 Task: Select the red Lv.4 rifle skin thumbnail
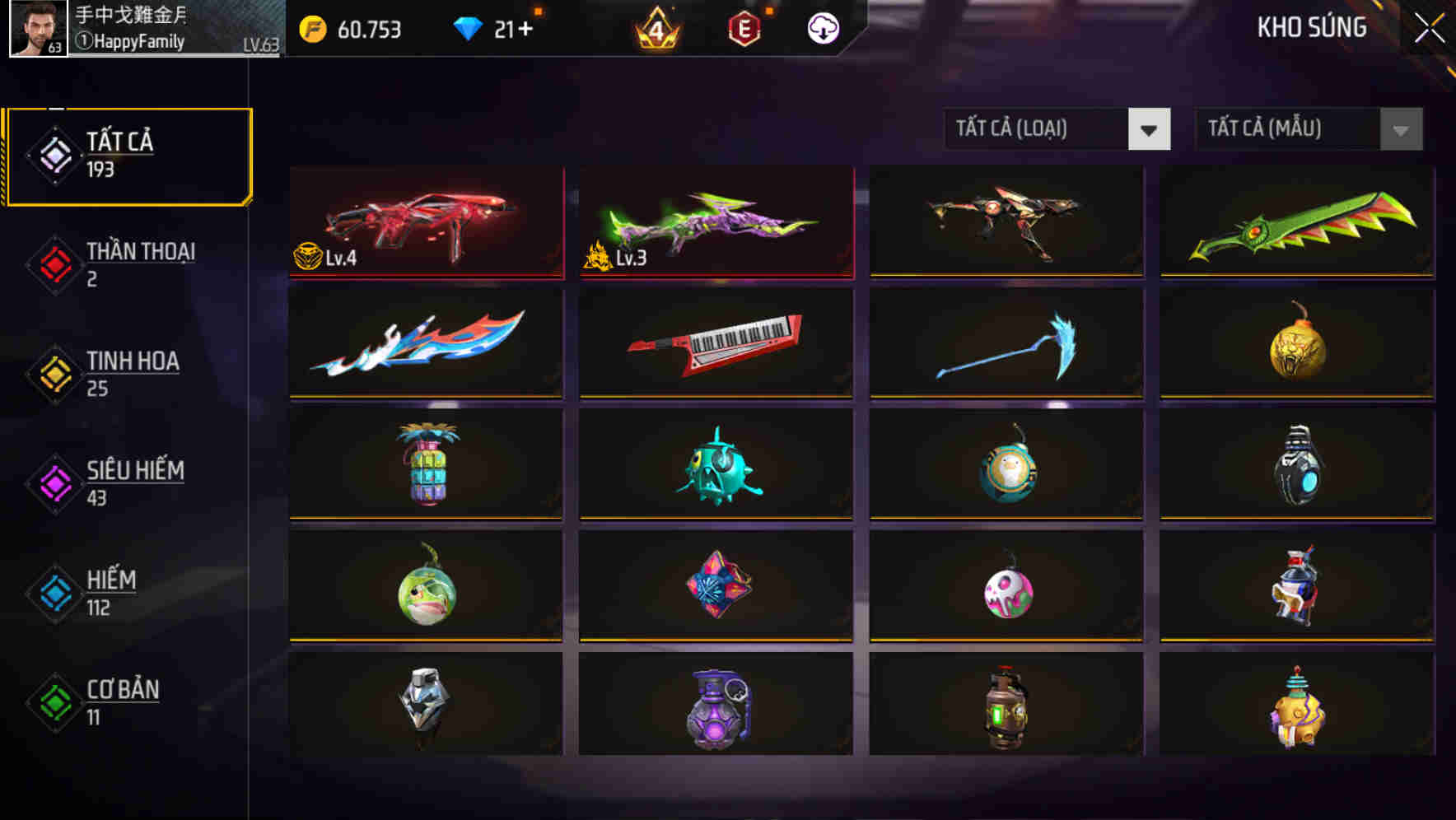tap(425, 222)
